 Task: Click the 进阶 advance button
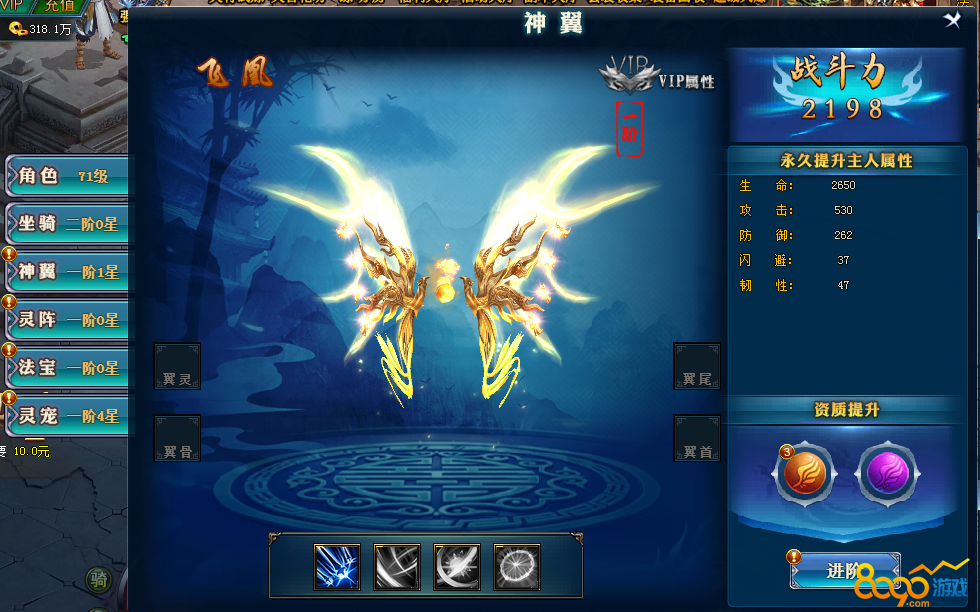(x=845, y=571)
